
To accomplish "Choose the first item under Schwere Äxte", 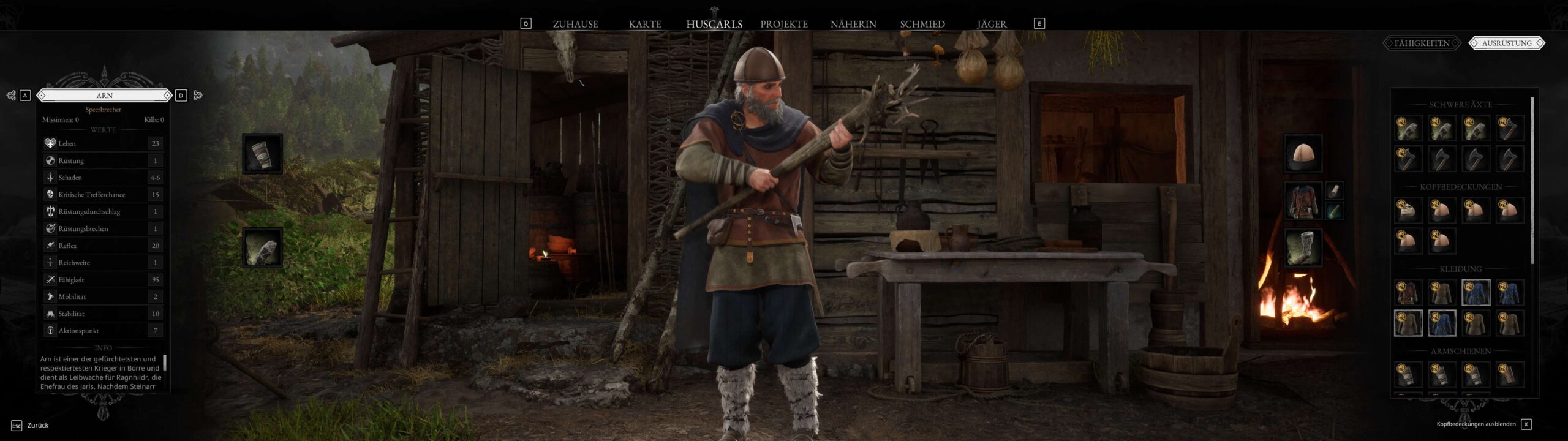I will pos(1408,129).
